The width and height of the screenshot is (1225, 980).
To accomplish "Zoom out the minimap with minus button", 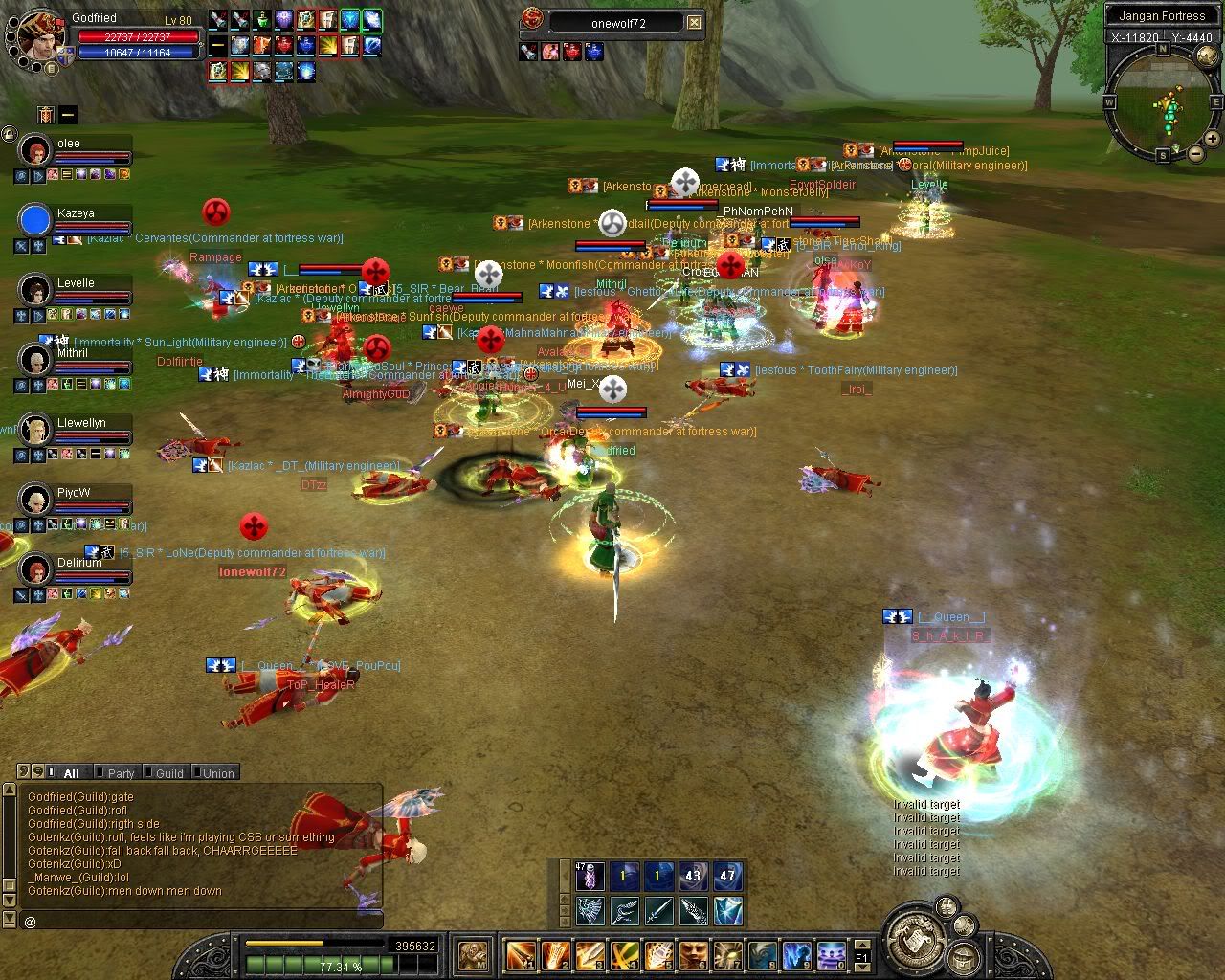I will pos(1196,153).
